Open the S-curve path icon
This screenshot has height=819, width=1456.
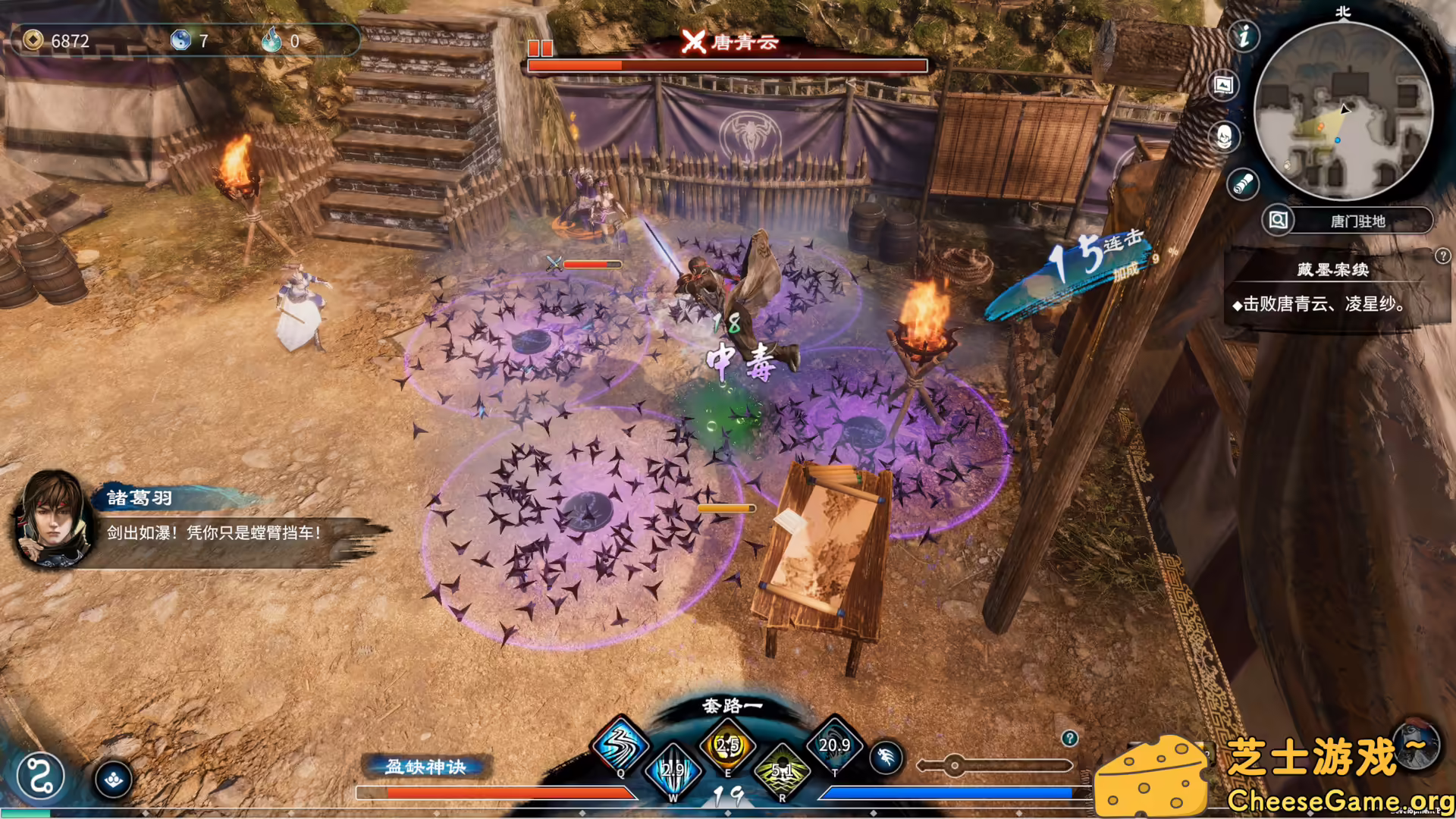(x=40, y=777)
